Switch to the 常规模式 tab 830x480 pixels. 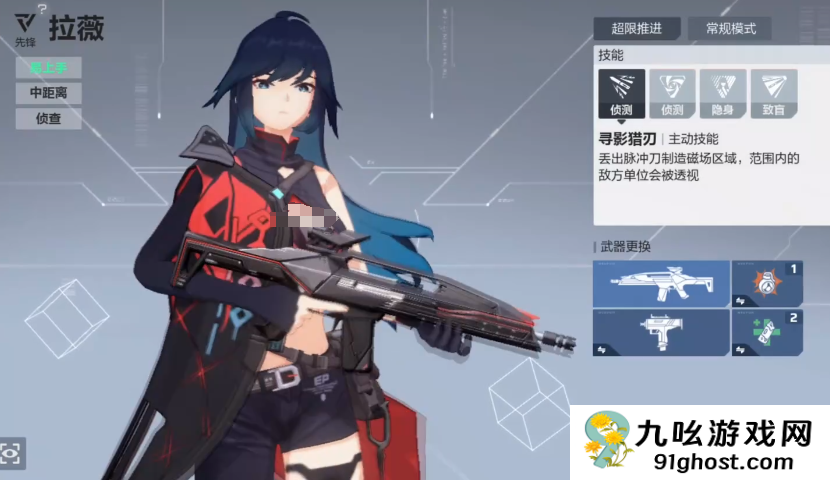click(x=730, y=29)
